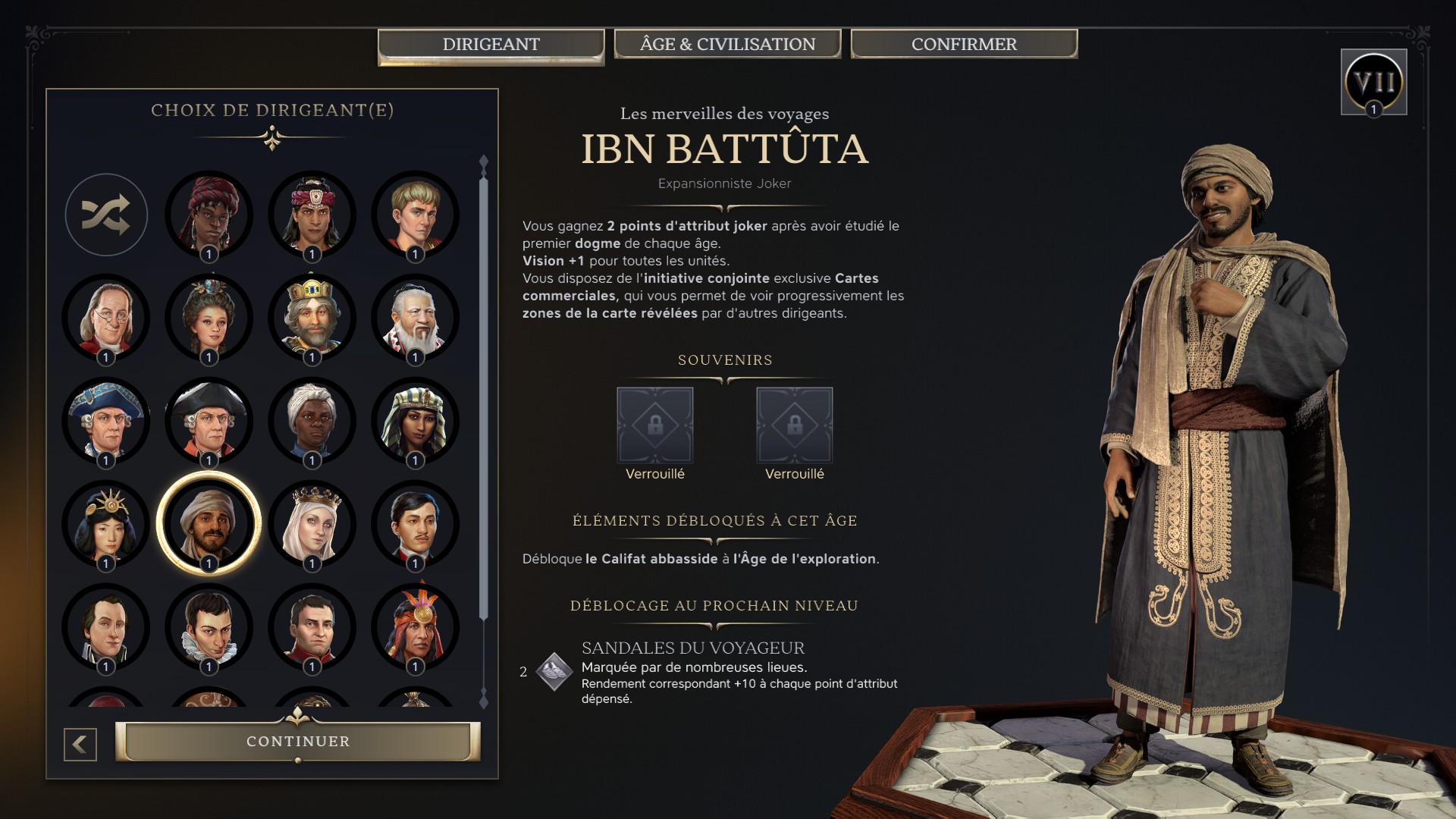Click the first locked Verrouillé souvenir slot
This screenshot has width=1456, height=819.
(654, 425)
